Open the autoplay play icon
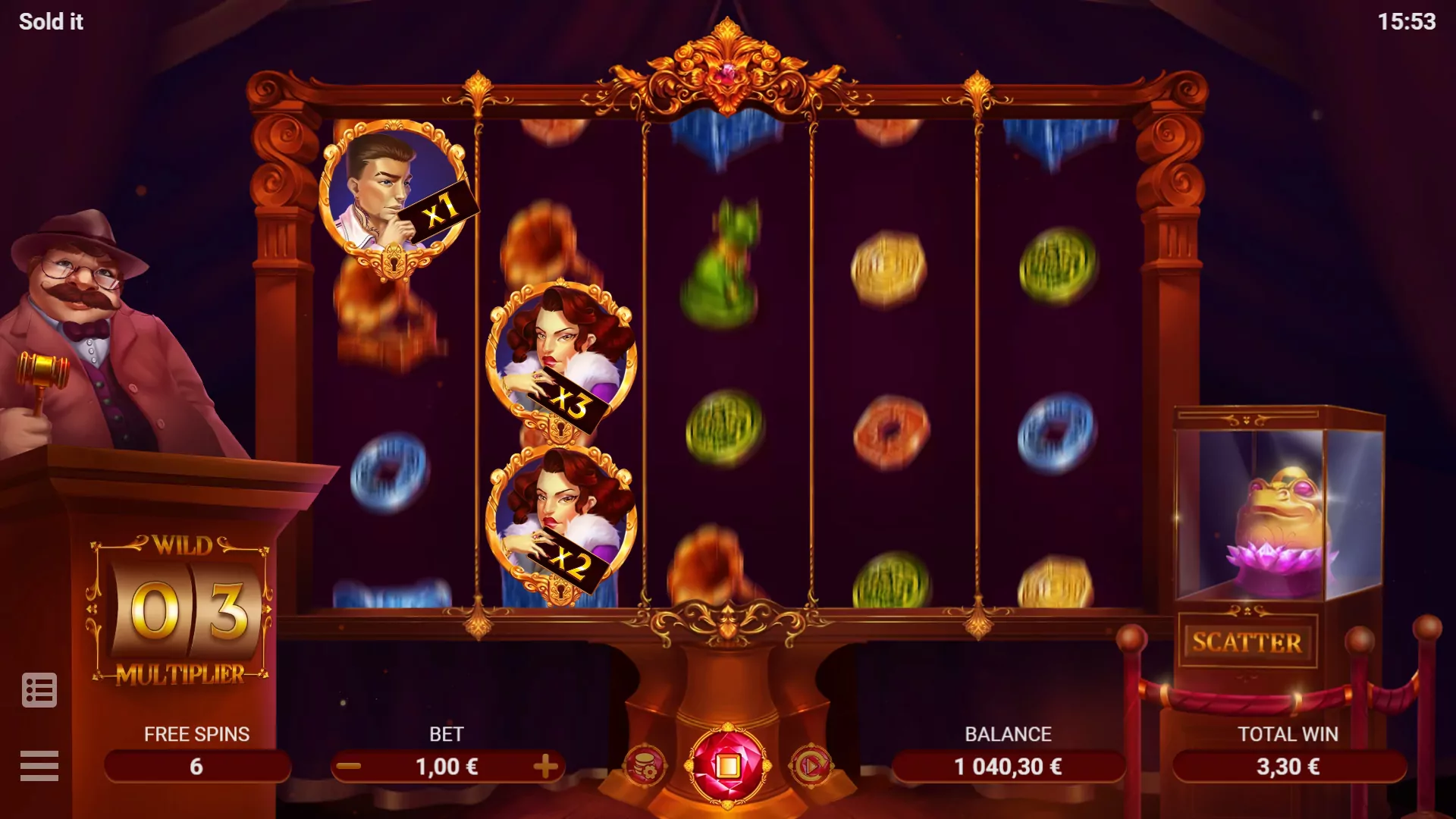The height and width of the screenshot is (819, 1456). click(808, 766)
